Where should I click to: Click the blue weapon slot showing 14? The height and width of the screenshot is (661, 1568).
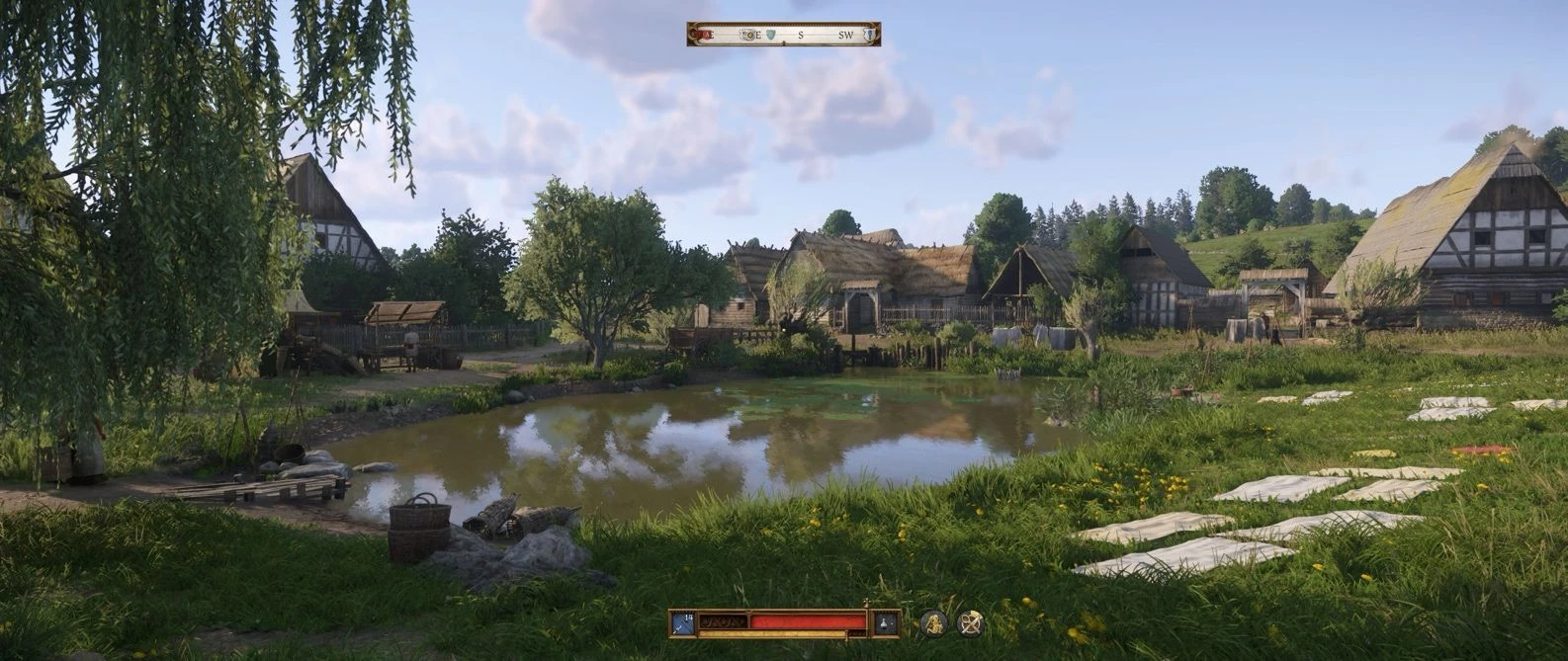(x=683, y=622)
